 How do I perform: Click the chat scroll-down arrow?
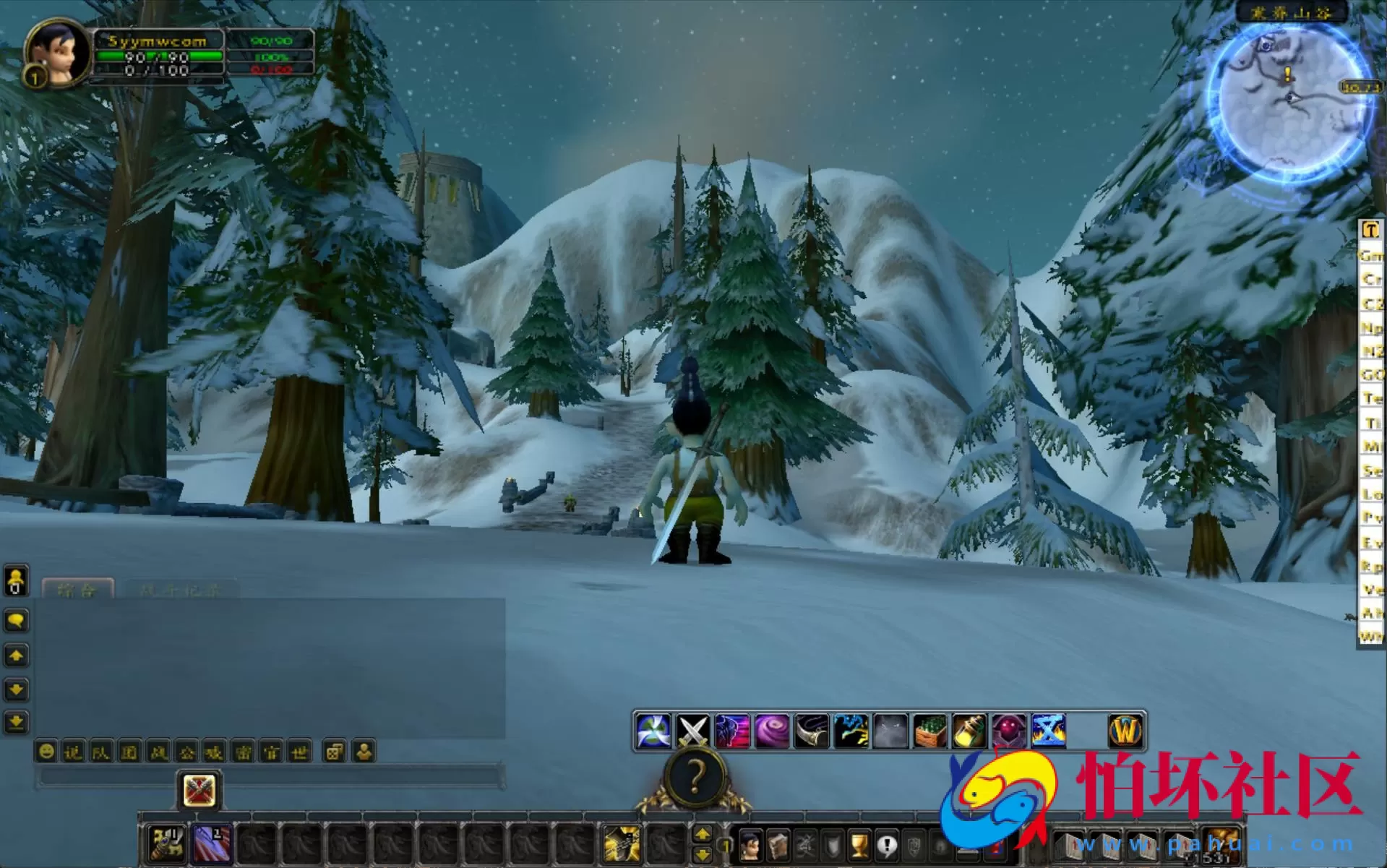pos(17,688)
